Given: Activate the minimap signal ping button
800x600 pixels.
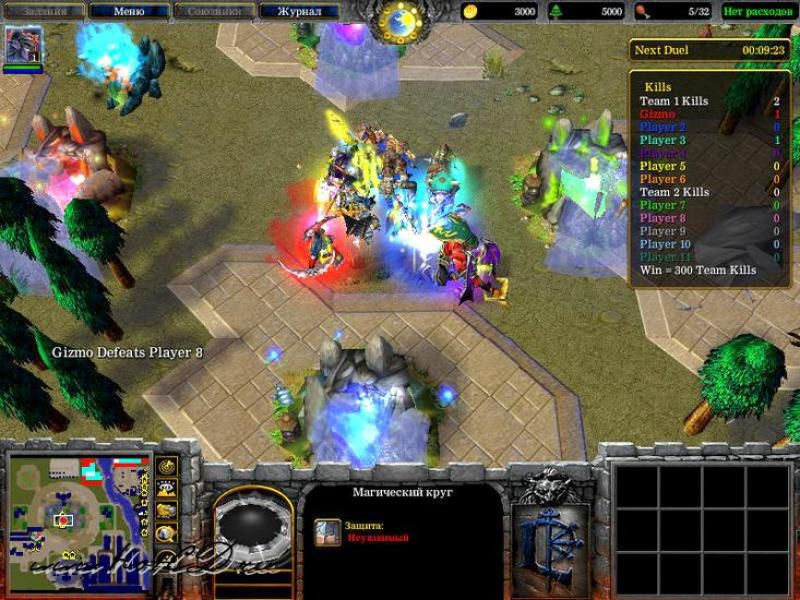Looking at the screenshot, I should (166, 468).
